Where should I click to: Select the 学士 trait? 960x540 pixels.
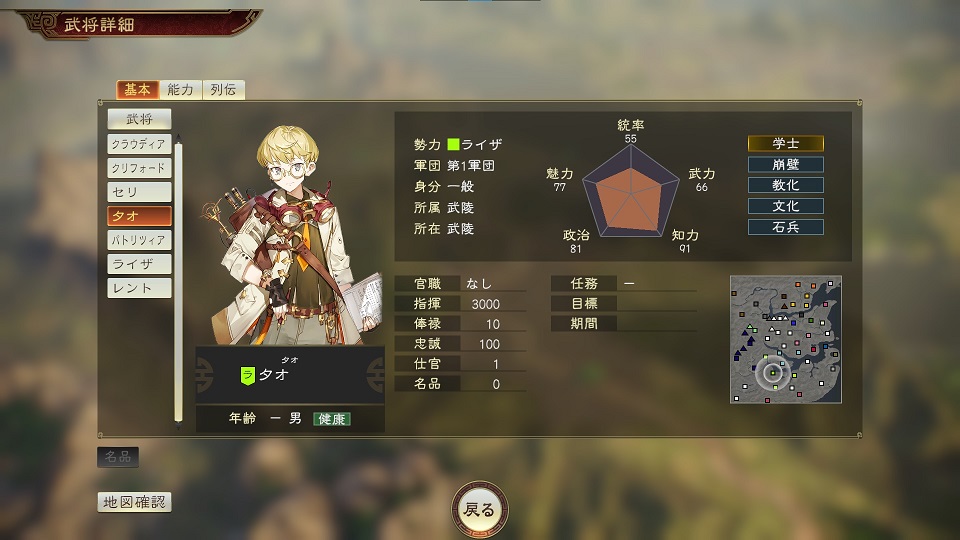point(786,144)
